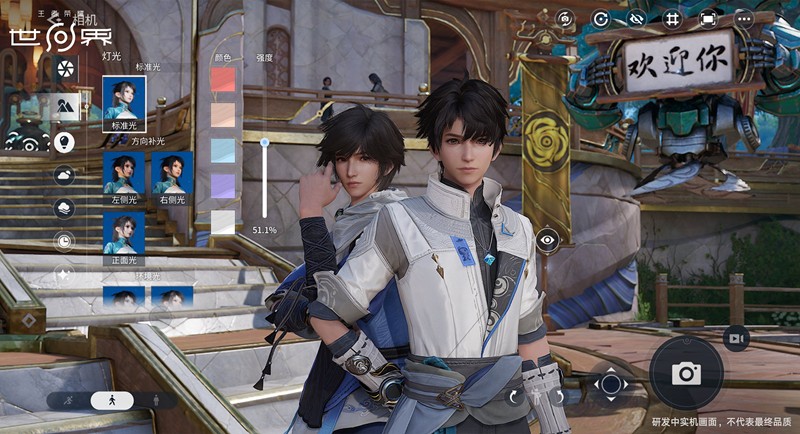Viewport: 800px width, 434px height.
Task: Pick the light blue color swatch
Action: 223,150
